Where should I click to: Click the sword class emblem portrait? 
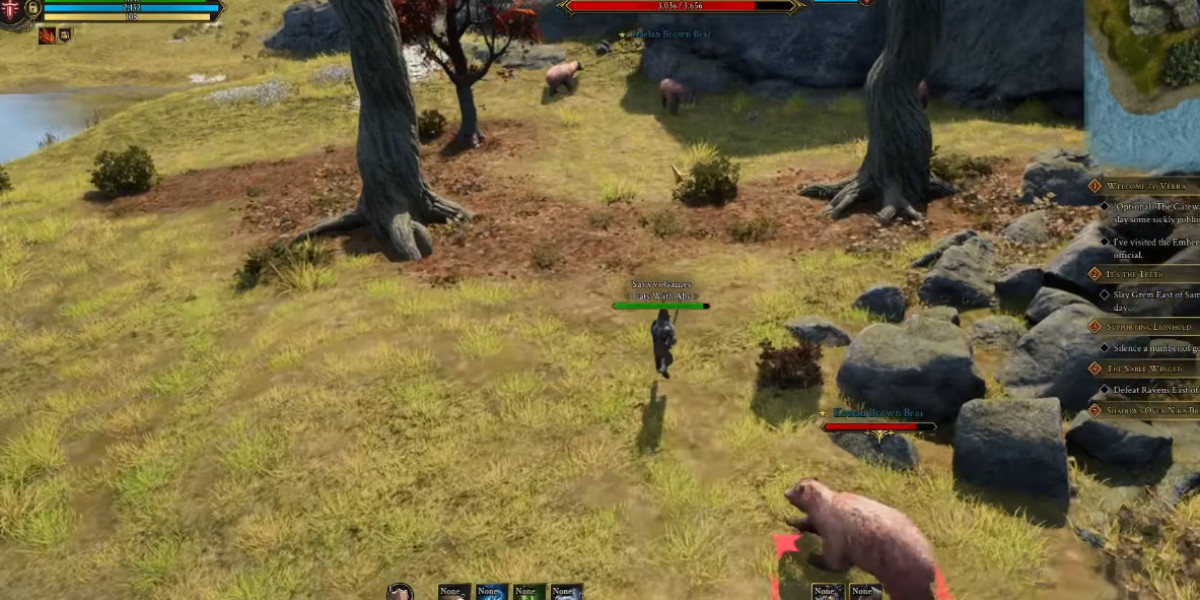10,12
